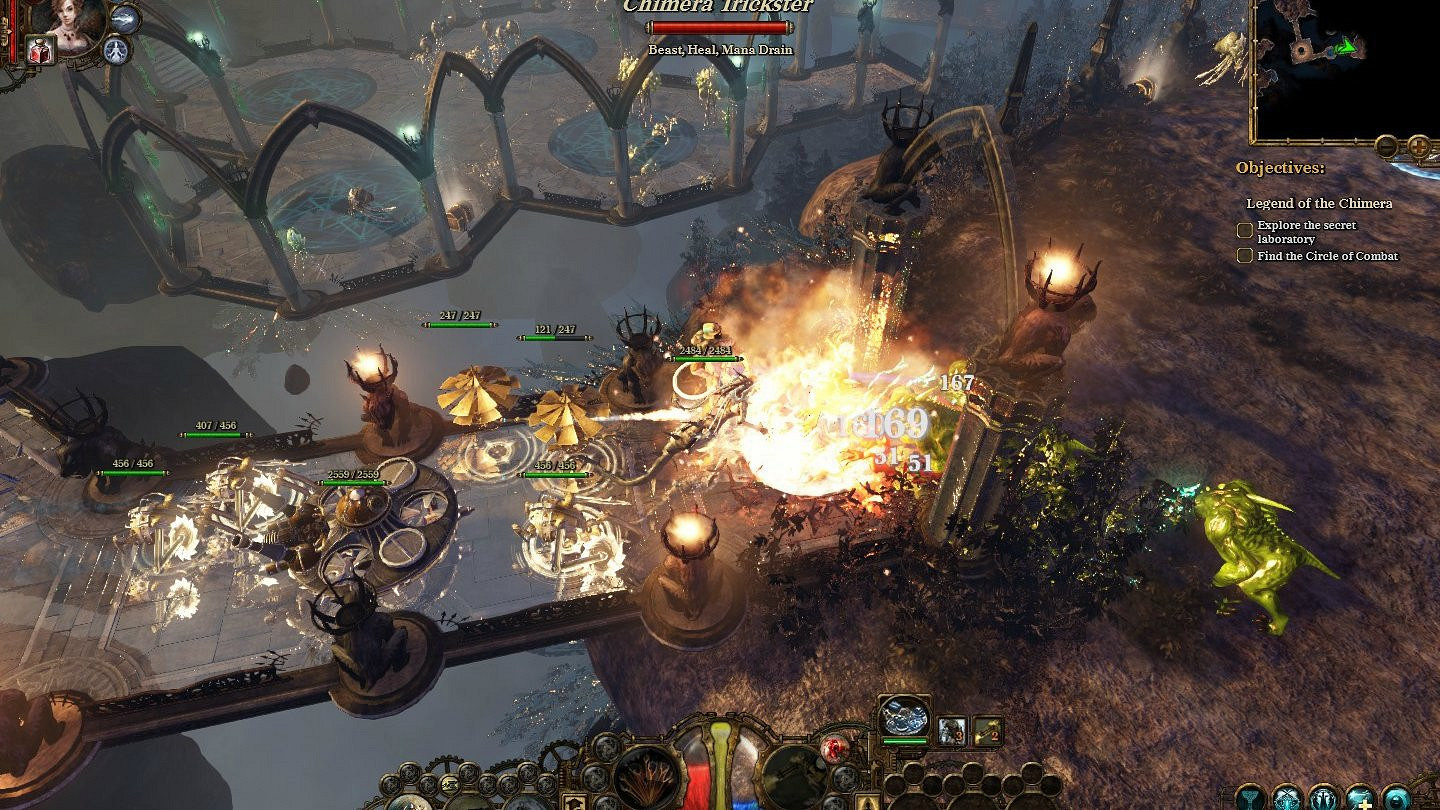Activate the lightning companion skill orb
The height and width of the screenshot is (810, 1440).
[125, 17]
